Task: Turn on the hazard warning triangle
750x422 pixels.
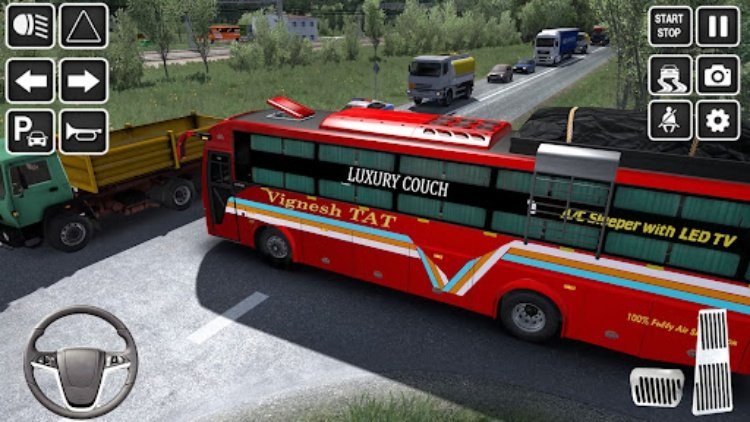Action: (83, 26)
